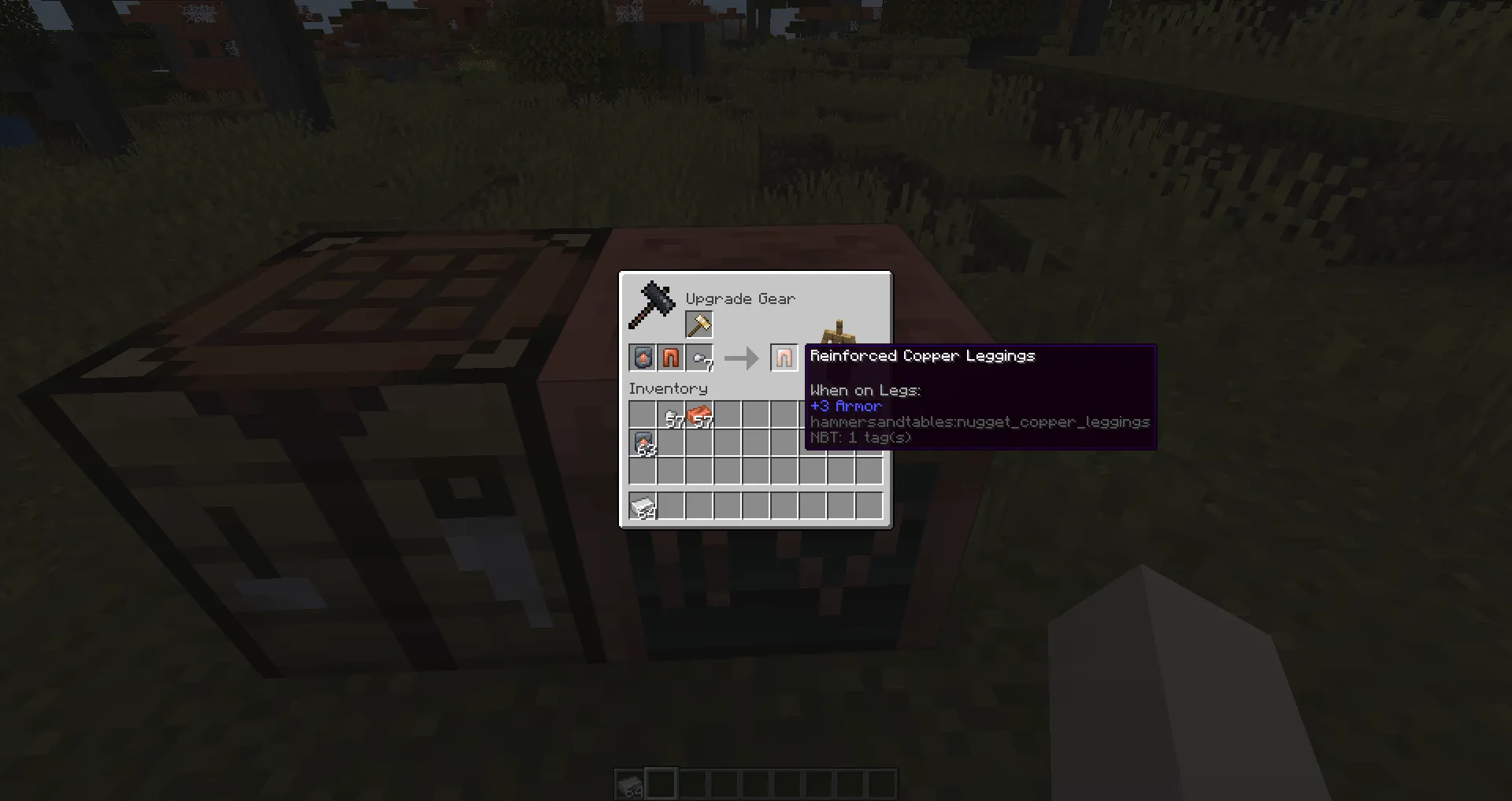
Task: Click the +3 Armor tooltip text
Action: (x=845, y=406)
